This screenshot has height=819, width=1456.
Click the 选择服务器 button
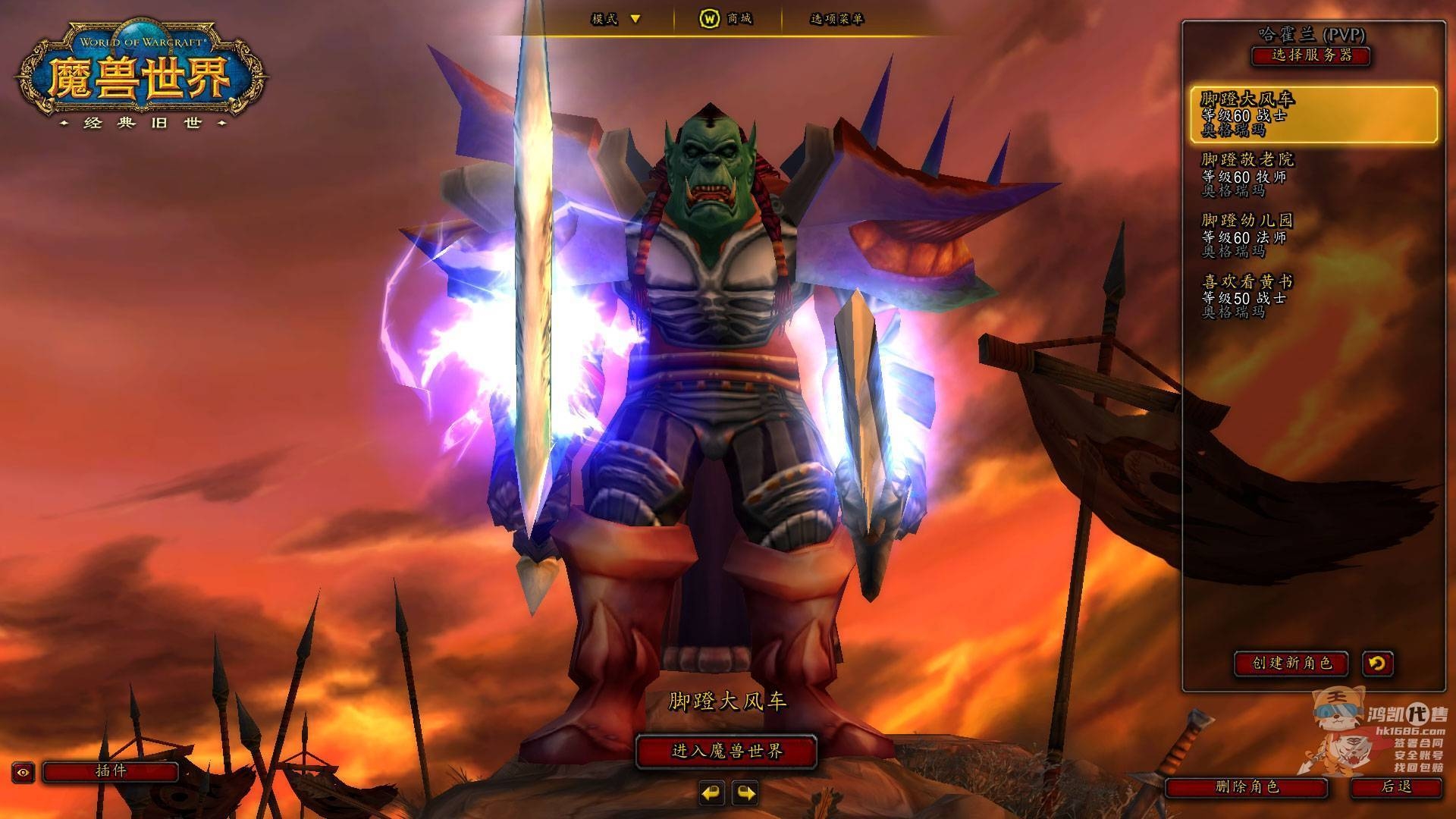coord(1311,55)
